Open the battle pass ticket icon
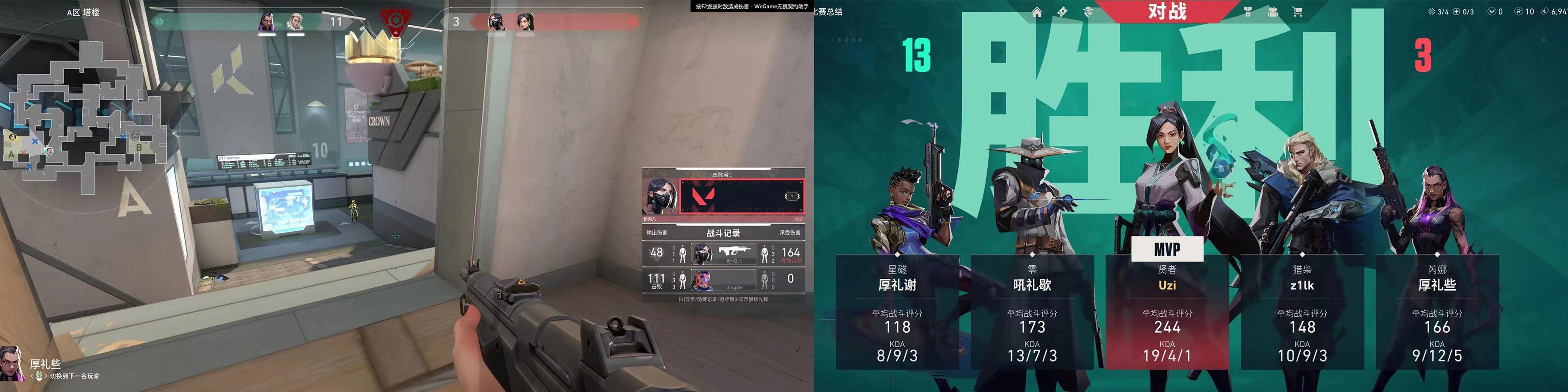Screen dimensions: 1568x392 (x=1062, y=12)
